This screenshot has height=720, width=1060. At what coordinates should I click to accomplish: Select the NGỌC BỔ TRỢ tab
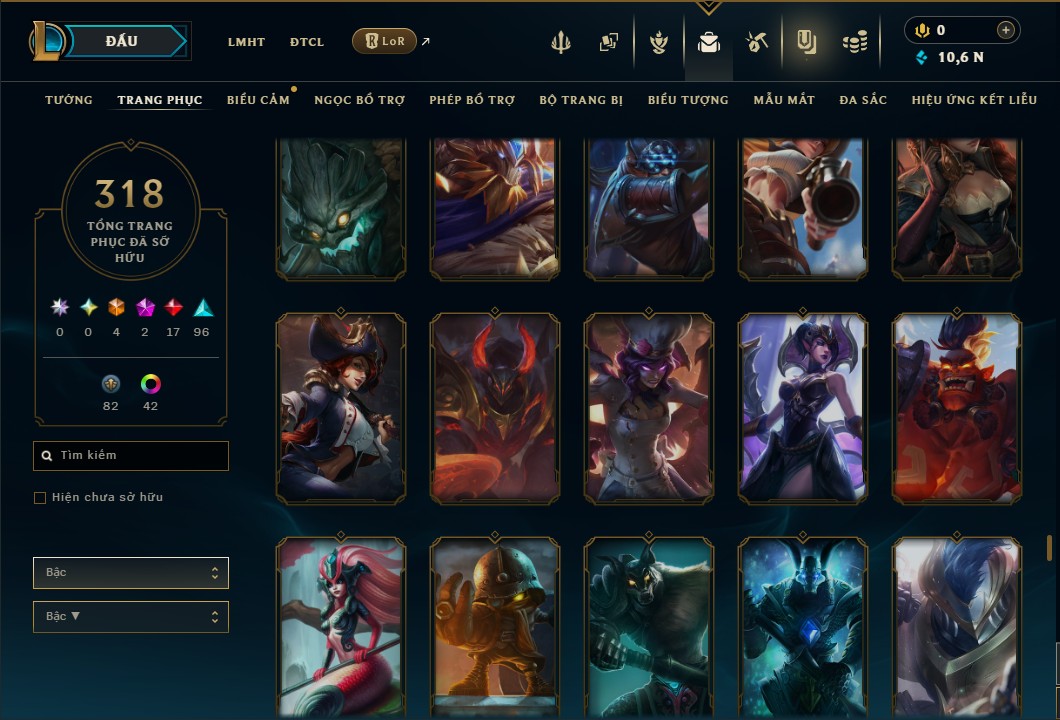[359, 100]
